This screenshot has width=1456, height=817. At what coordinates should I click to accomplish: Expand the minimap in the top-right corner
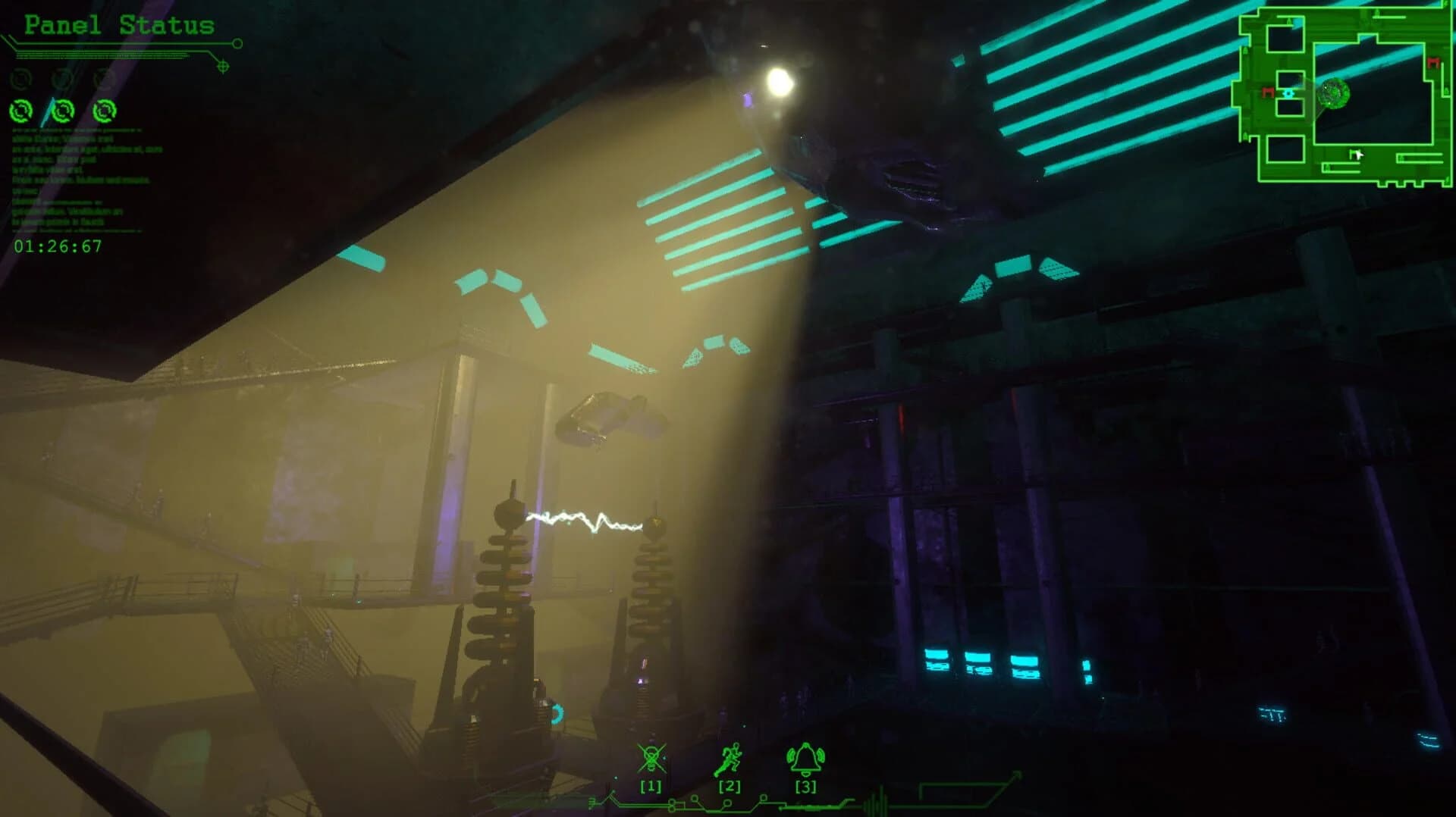tap(1346, 95)
